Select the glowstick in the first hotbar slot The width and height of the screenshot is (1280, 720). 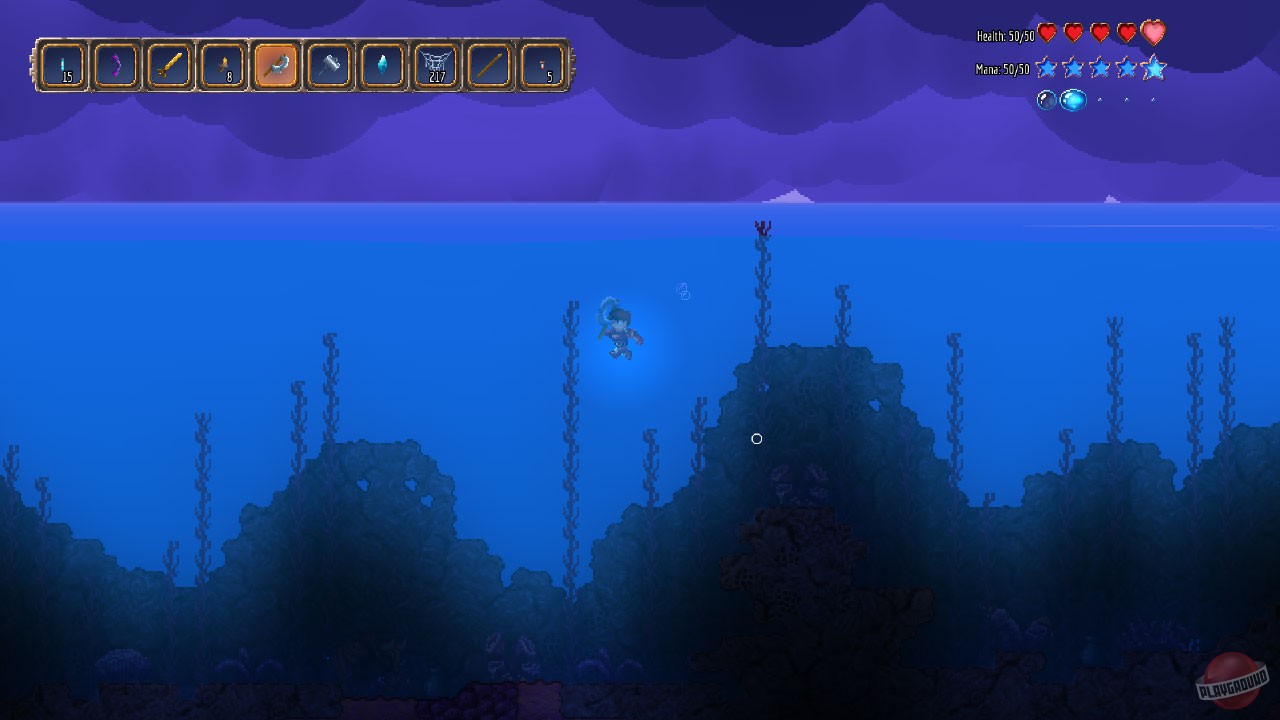(63, 65)
